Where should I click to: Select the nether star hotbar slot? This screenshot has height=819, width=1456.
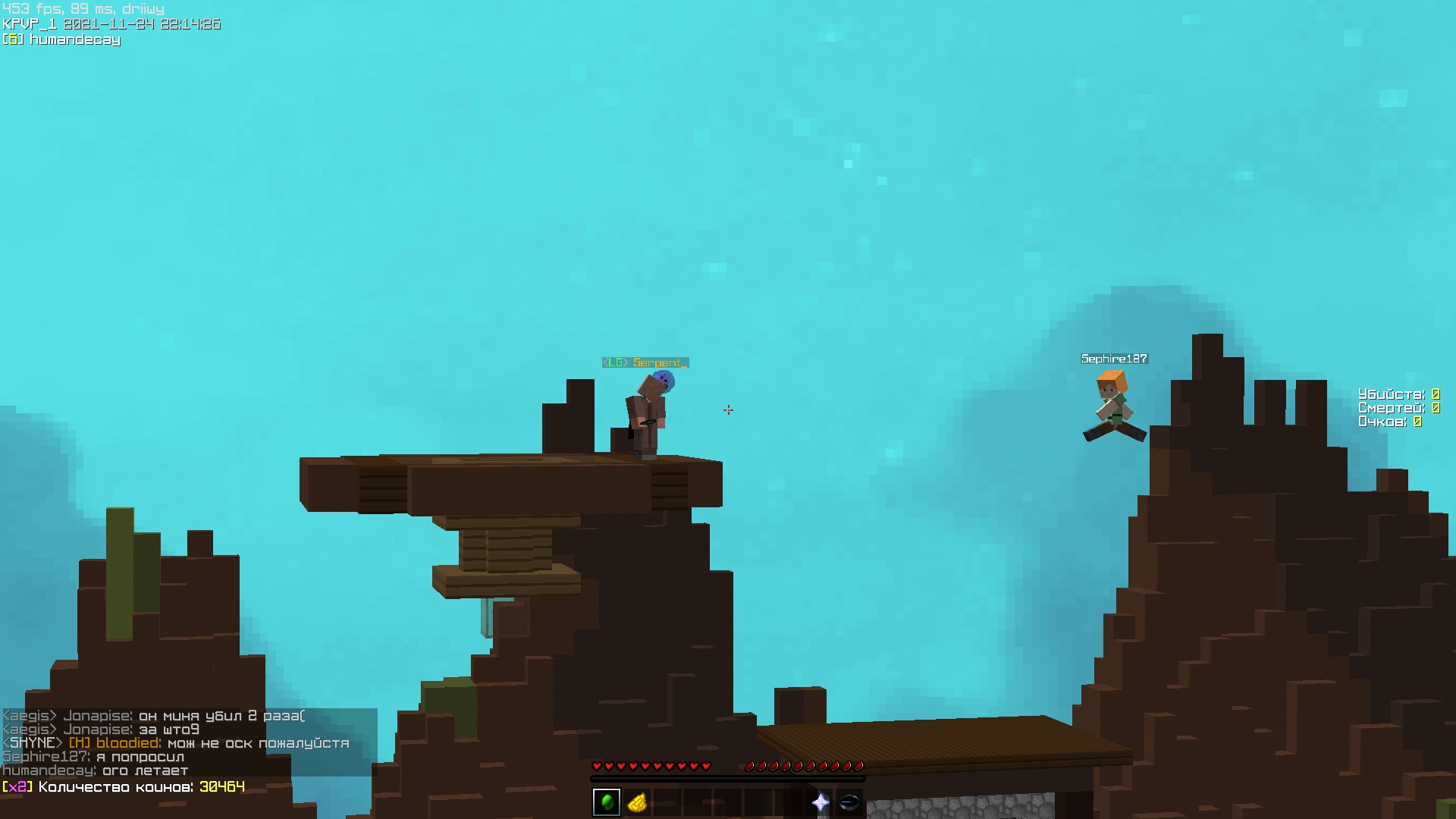pyautogui.click(x=820, y=802)
